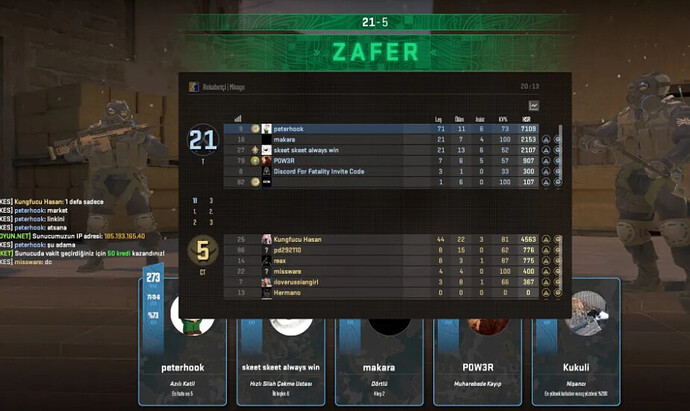Select reax's scoreboard row
This screenshot has width=690, height=411.
[390, 261]
